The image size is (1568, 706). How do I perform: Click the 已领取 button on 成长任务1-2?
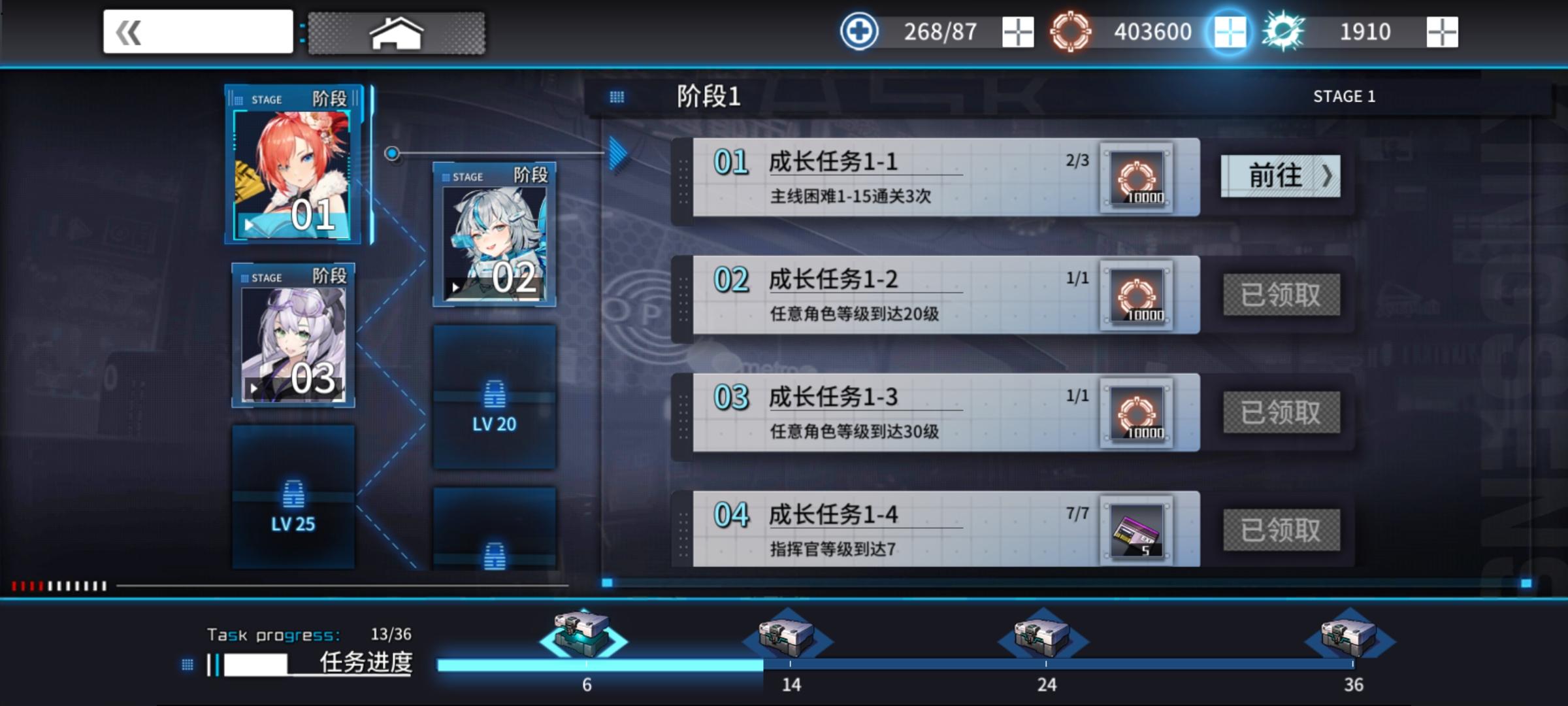coord(1281,295)
